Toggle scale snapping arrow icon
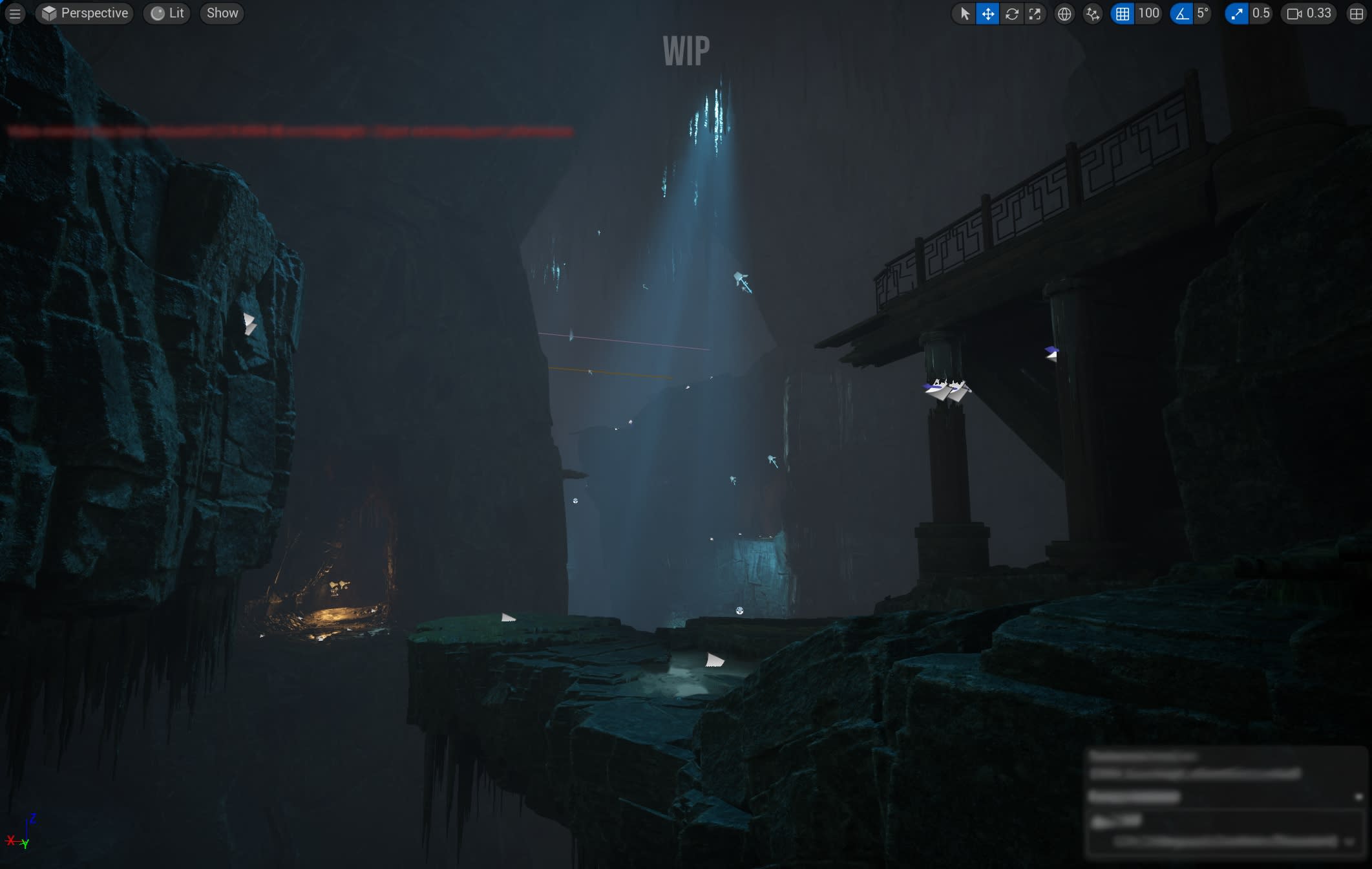The width and height of the screenshot is (1372, 869). tap(1237, 14)
